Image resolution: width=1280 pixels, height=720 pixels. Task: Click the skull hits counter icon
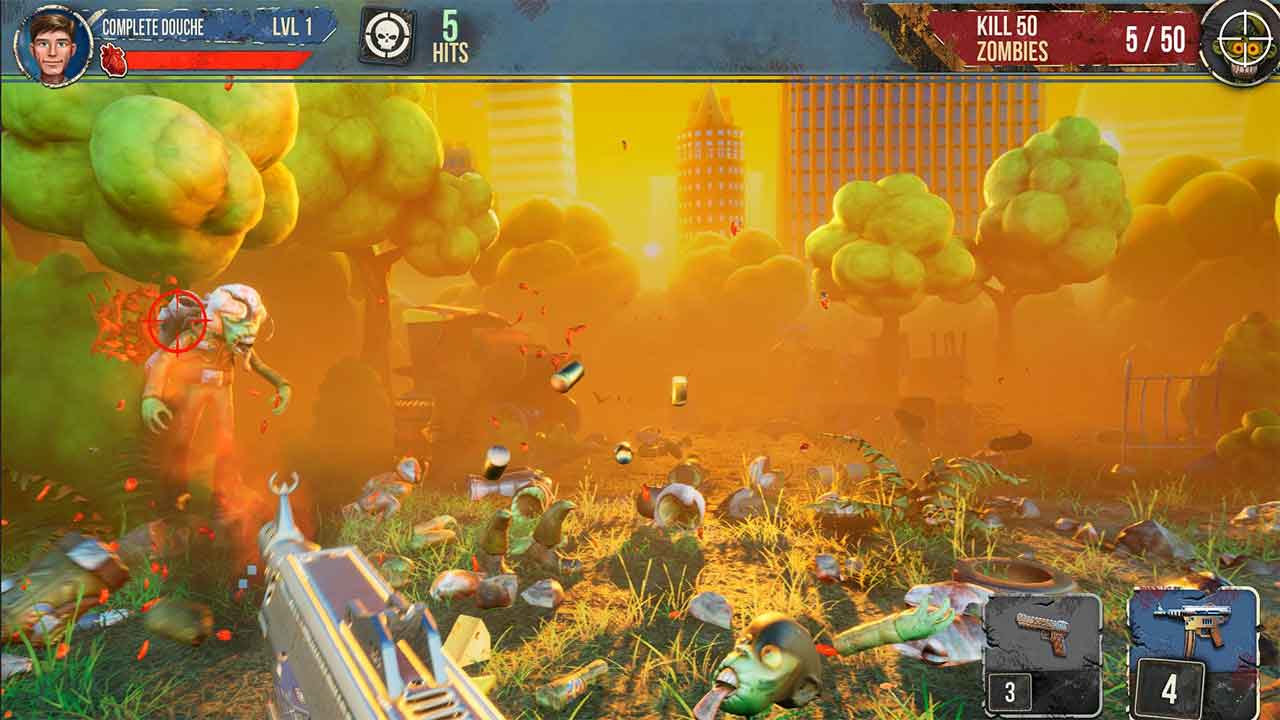pos(387,38)
